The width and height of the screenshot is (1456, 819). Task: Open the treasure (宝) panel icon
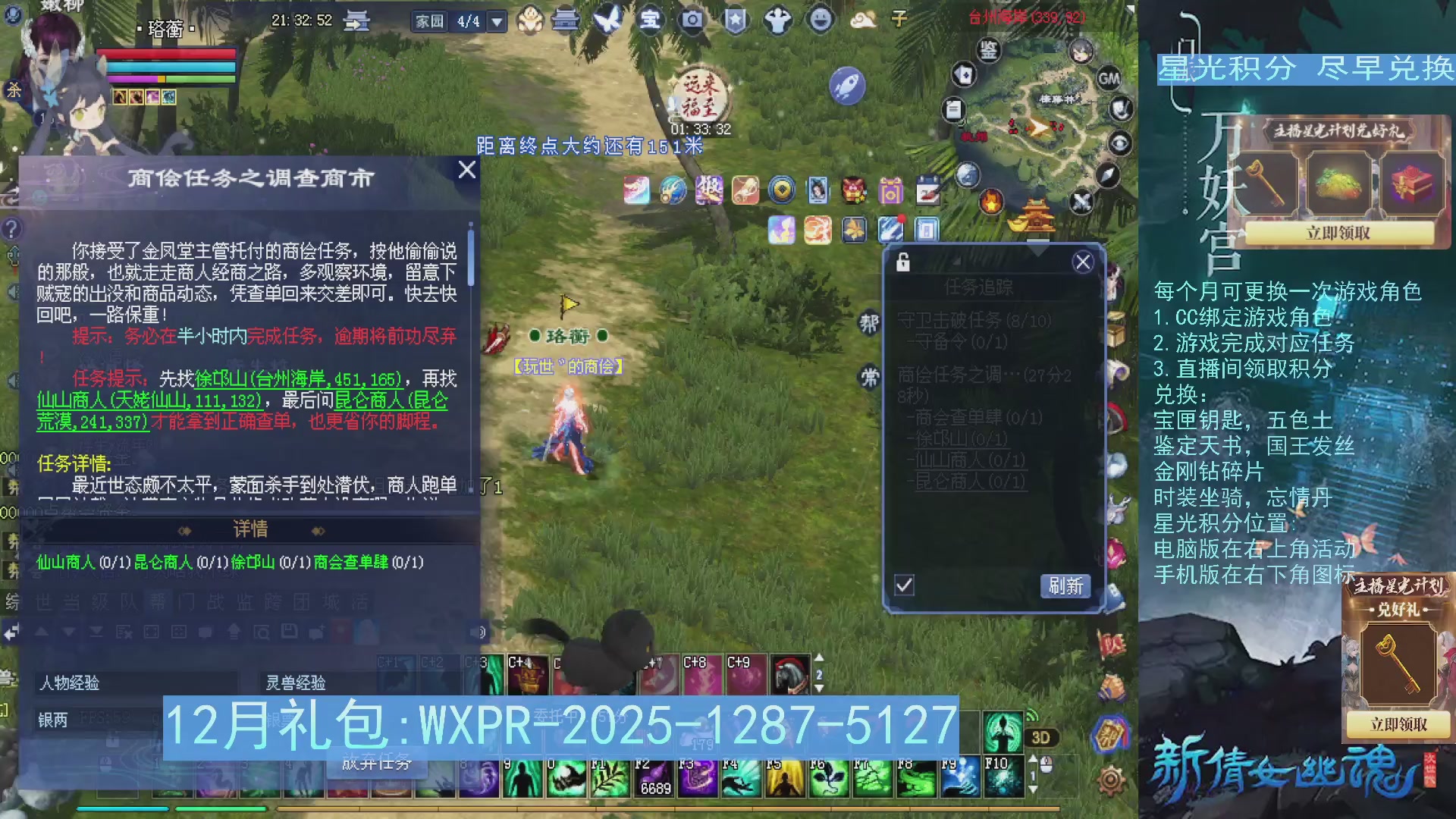tap(651, 20)
